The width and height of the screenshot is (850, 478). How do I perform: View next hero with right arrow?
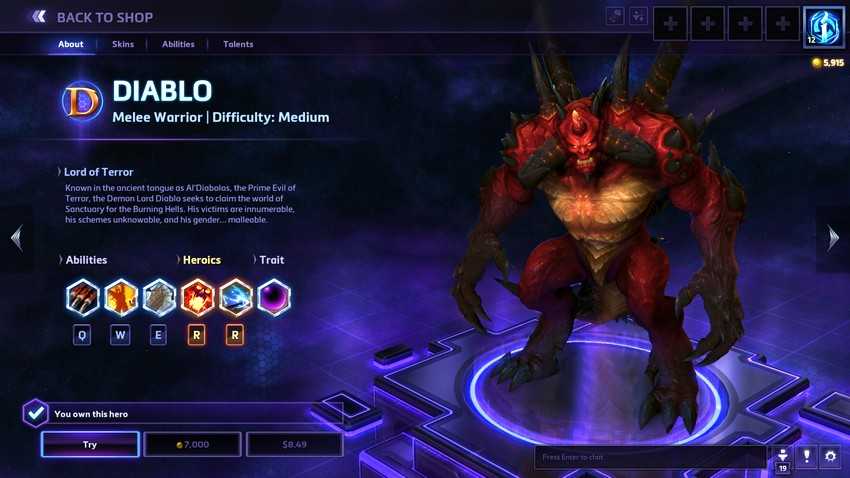coord(834,237)
